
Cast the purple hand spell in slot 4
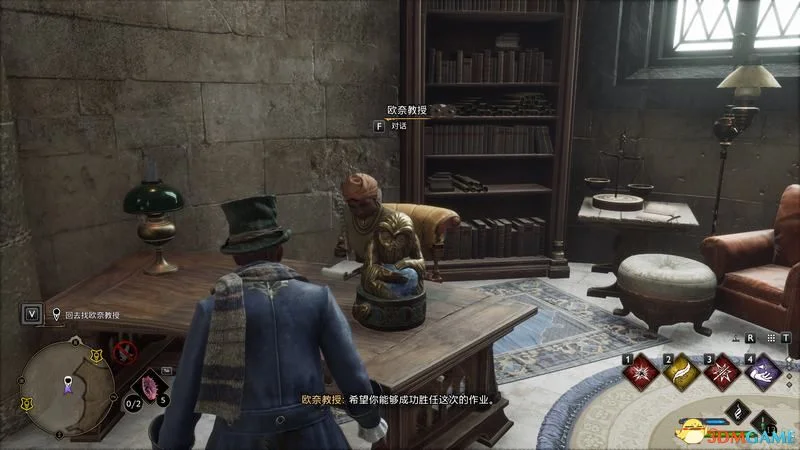click(x=763, y=373)
